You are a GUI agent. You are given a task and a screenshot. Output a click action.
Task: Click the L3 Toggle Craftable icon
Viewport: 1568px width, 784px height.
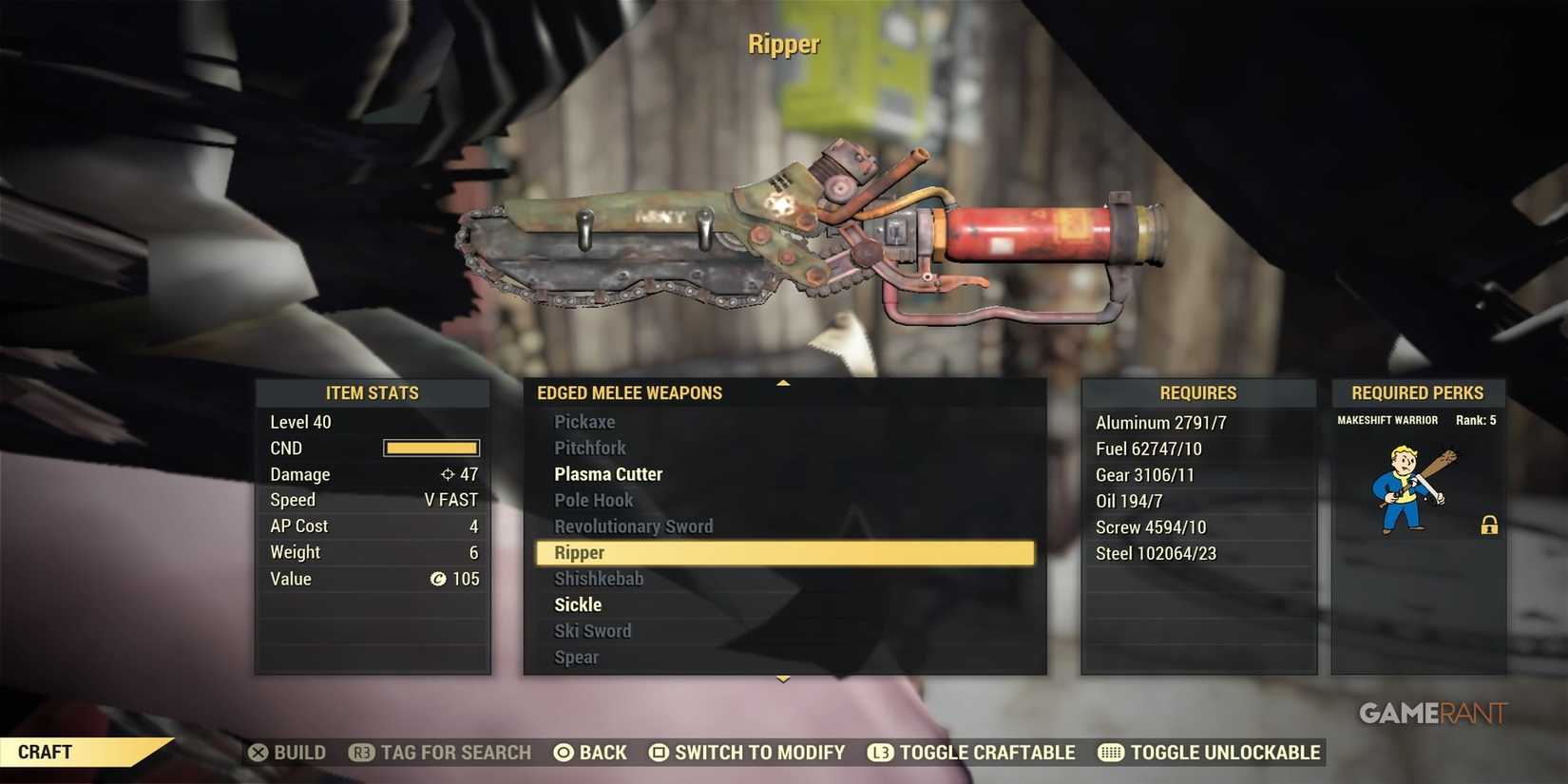pos(879,752)
